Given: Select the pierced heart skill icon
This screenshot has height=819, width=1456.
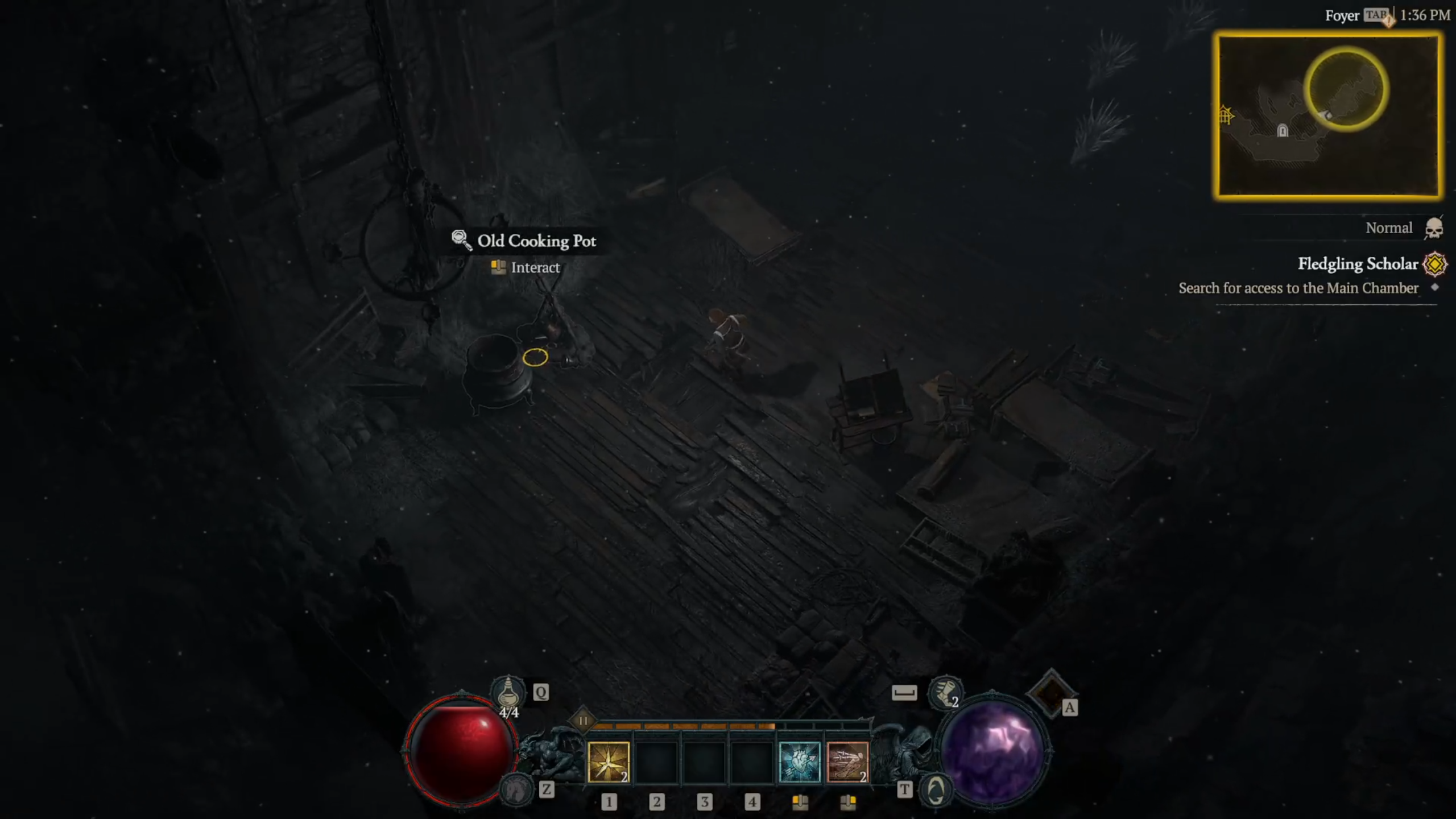Looking at the screenshot, I should pos(799,762).
